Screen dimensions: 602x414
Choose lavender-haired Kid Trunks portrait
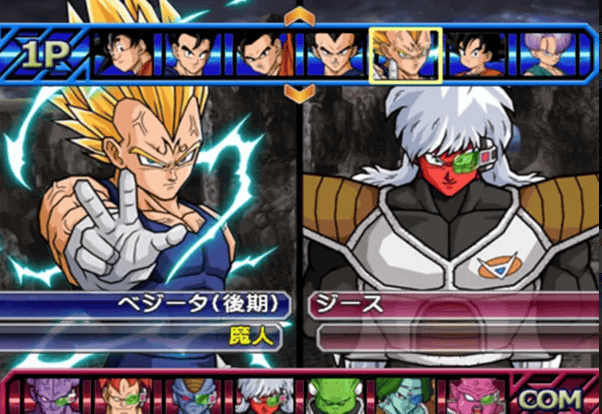tap(547, 53)
